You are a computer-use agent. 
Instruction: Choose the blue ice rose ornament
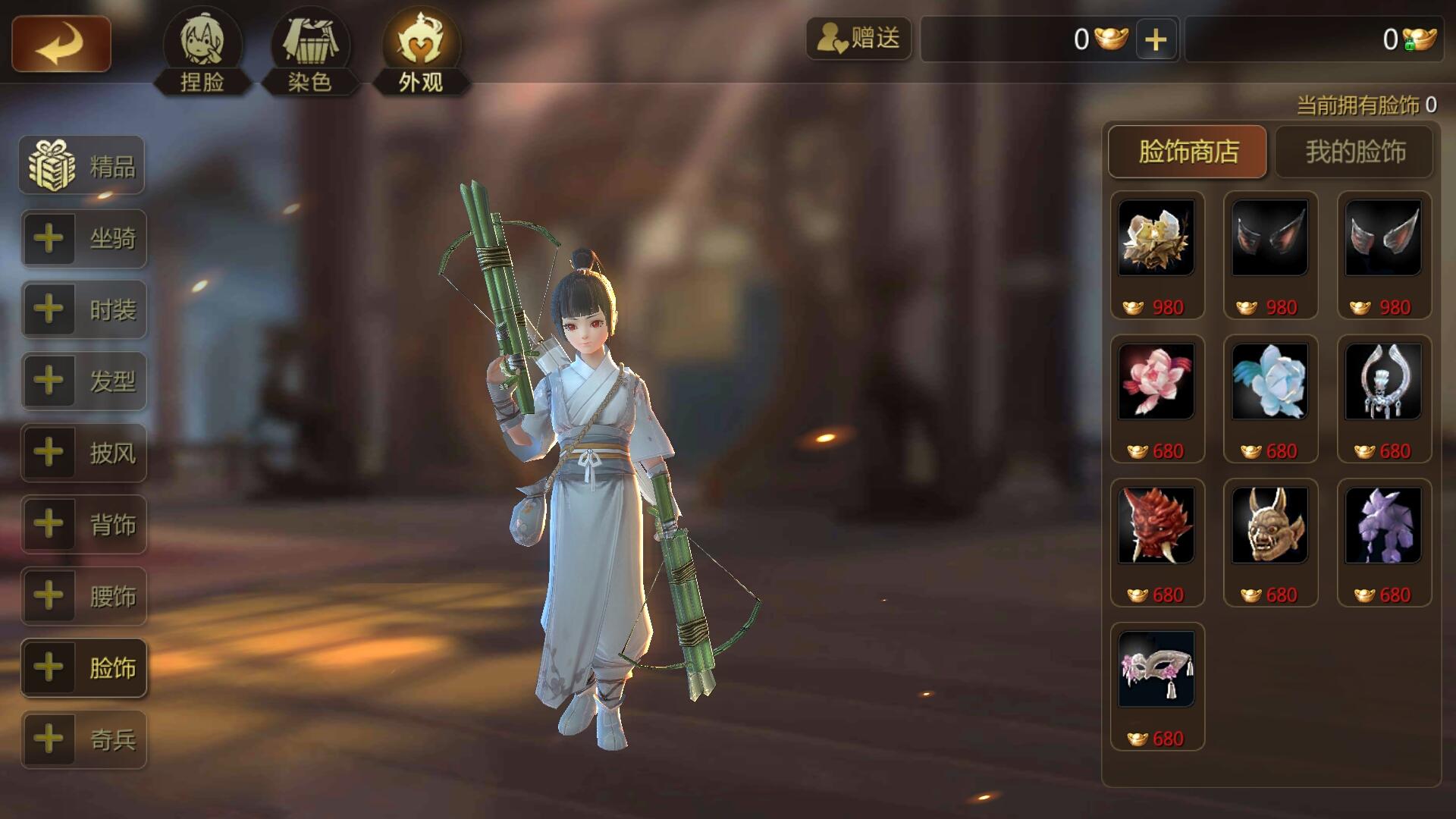point(1270,381)
